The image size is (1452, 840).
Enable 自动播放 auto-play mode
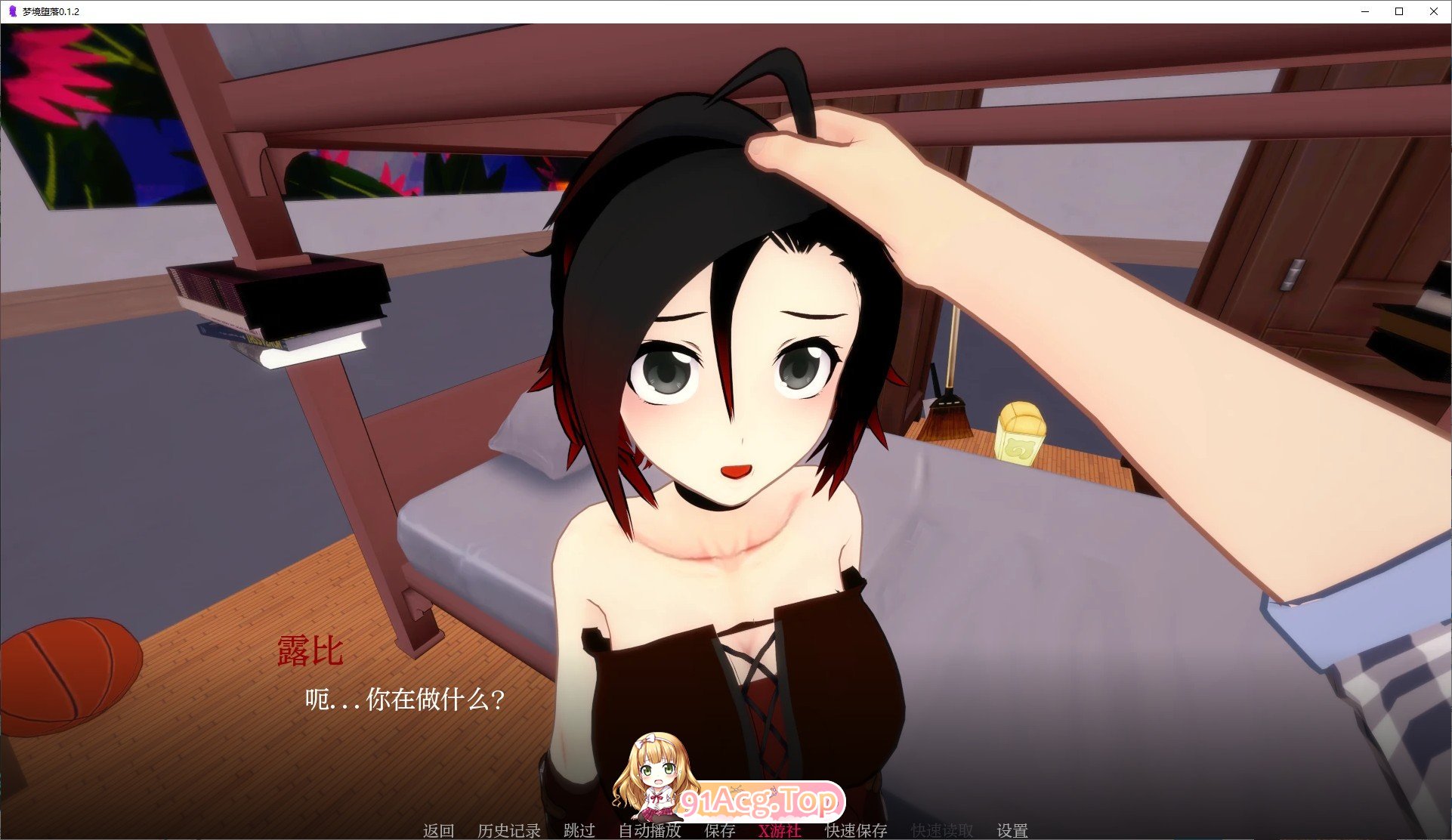pyautogui.click(x=649, y=829)
